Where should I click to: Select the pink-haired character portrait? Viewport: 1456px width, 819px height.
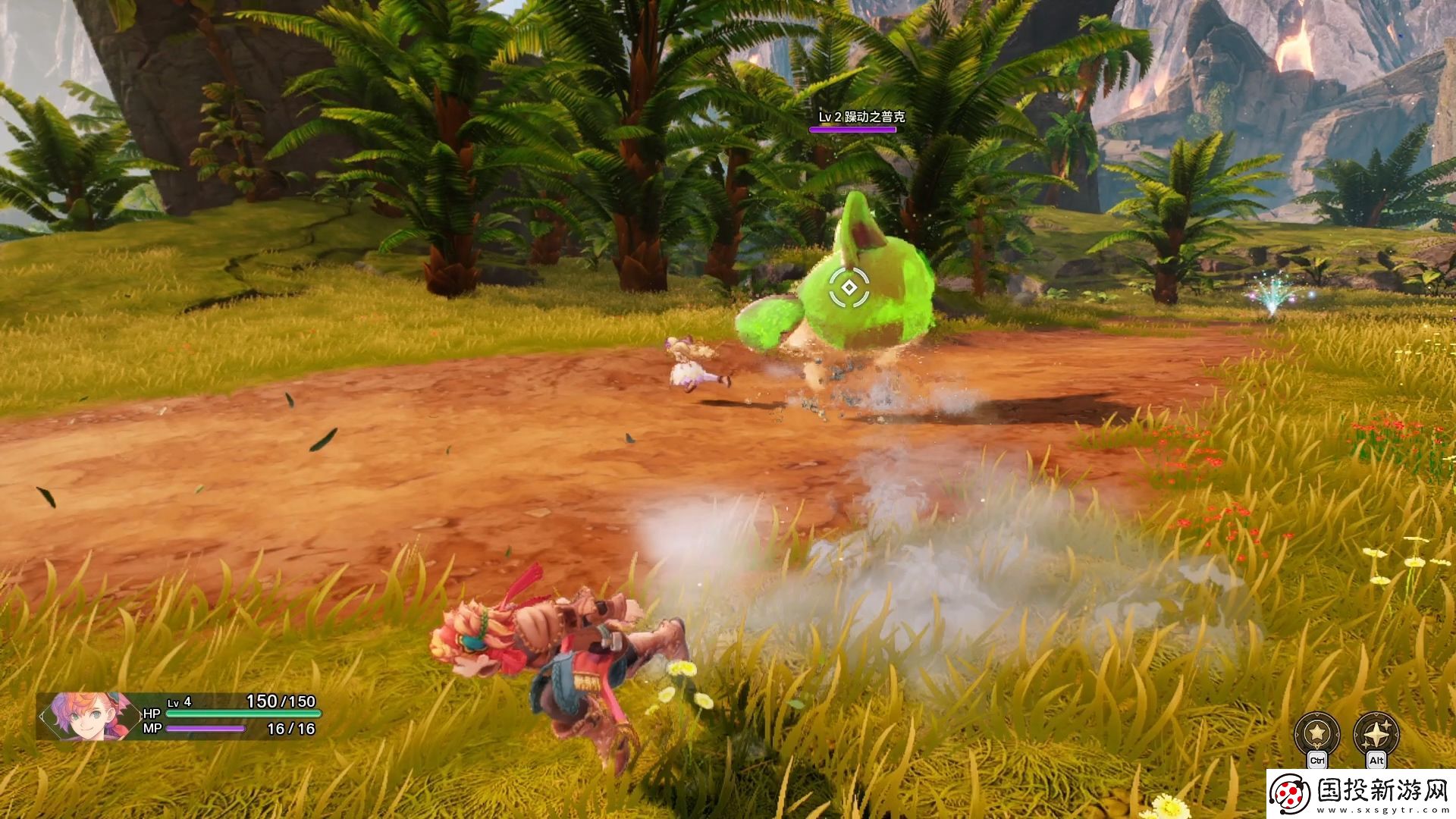tap(80, 715)
